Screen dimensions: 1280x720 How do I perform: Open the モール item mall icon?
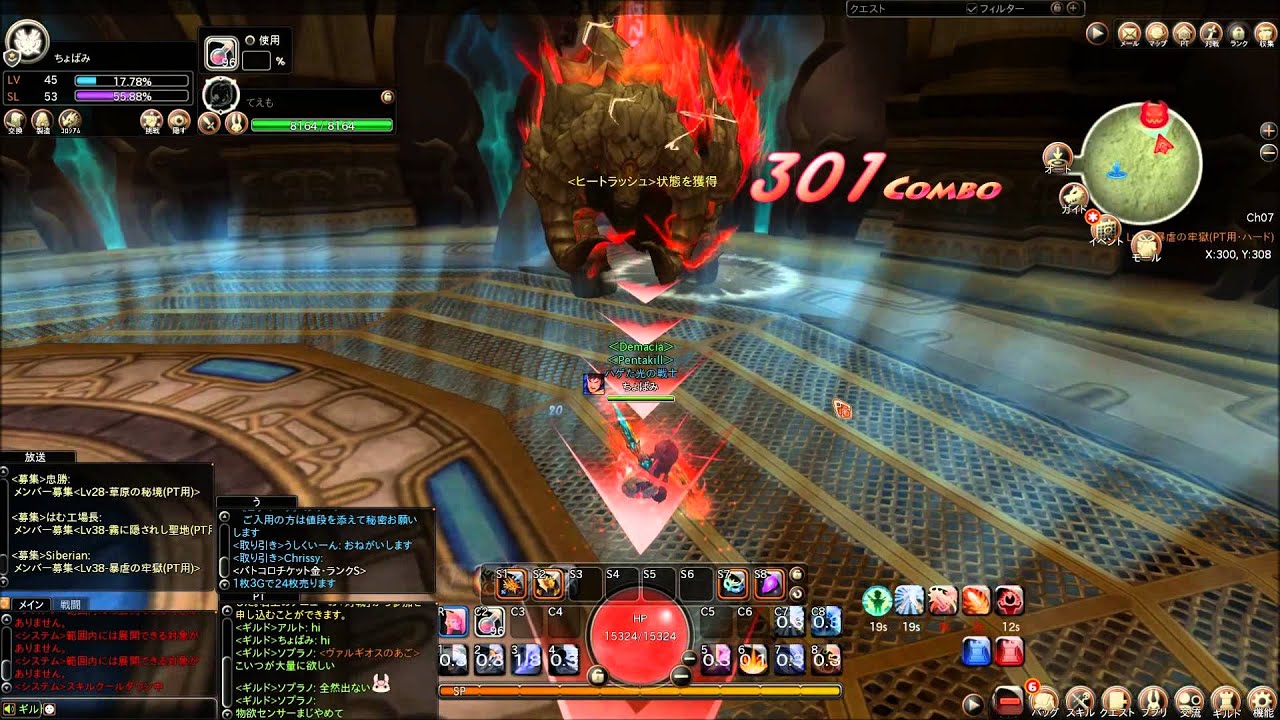click(1145, 242)
